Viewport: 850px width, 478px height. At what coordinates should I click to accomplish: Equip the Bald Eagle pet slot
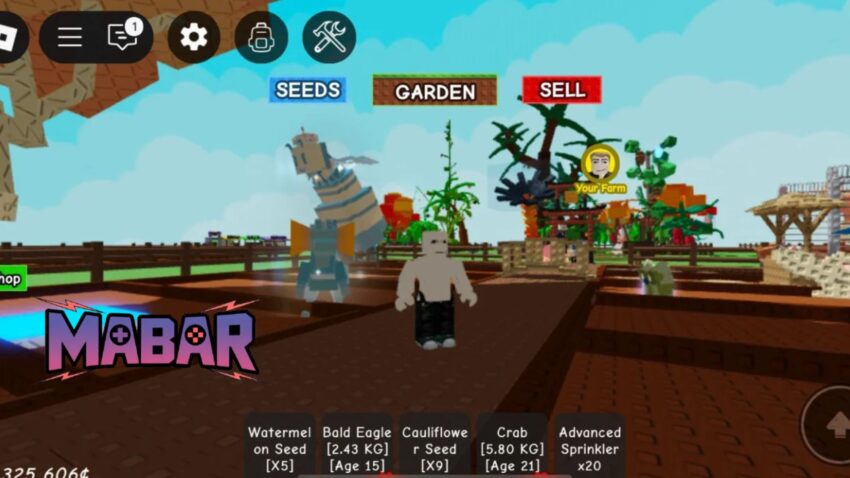pos(357,447)
